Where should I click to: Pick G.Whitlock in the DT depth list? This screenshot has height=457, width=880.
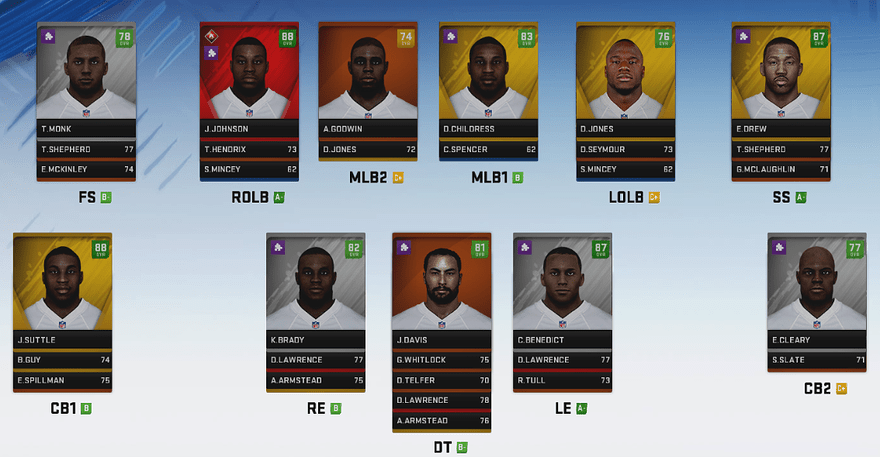pyautogui.click(x=441, y=360)
